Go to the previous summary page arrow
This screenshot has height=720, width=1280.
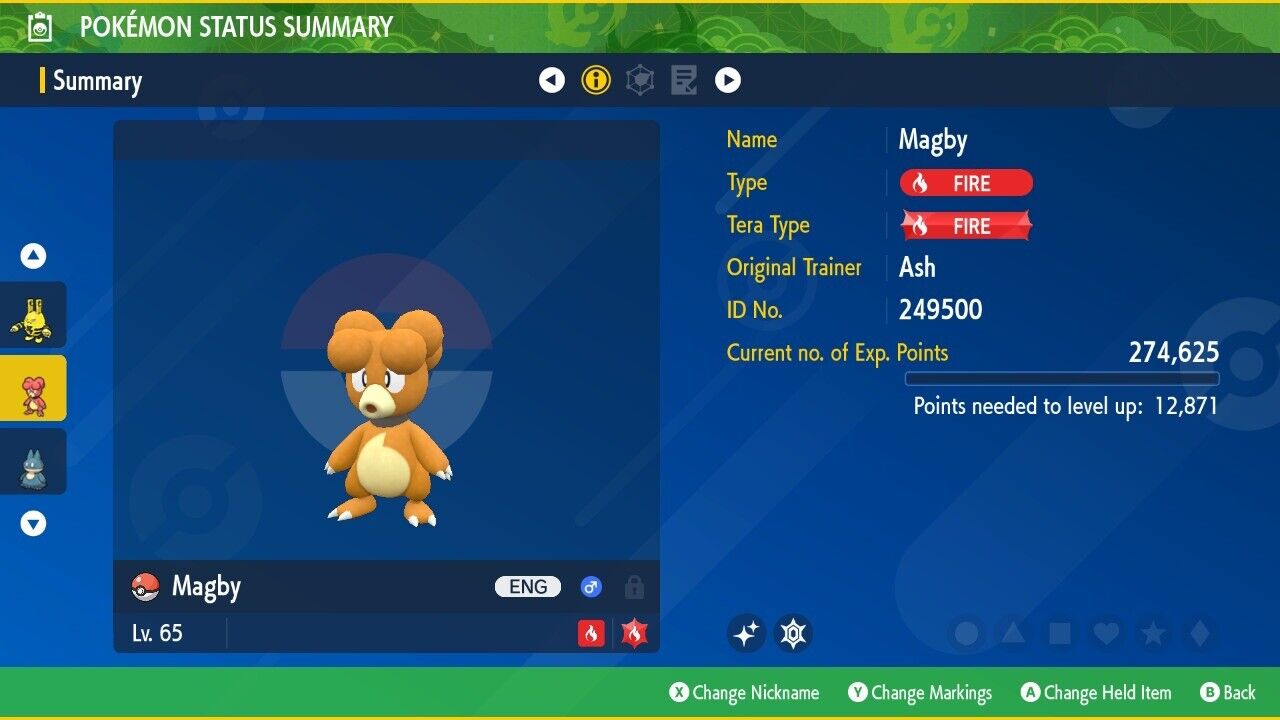point(552,80)
